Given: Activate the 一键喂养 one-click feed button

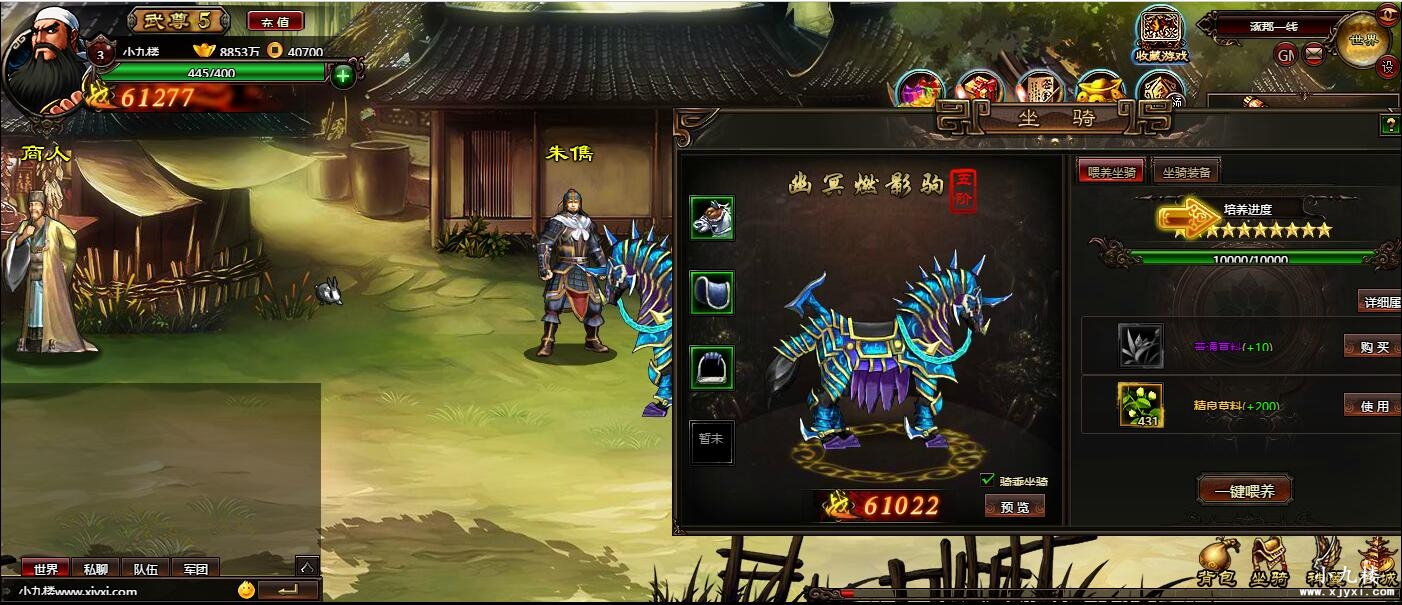Looking at the screenshot, I should pos(1244,491).
